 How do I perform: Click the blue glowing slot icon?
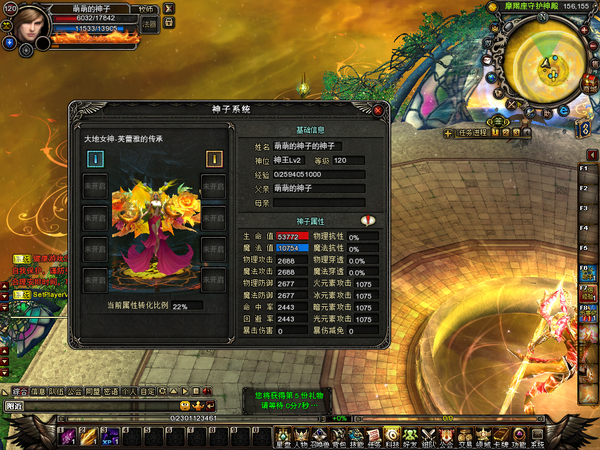95,158
